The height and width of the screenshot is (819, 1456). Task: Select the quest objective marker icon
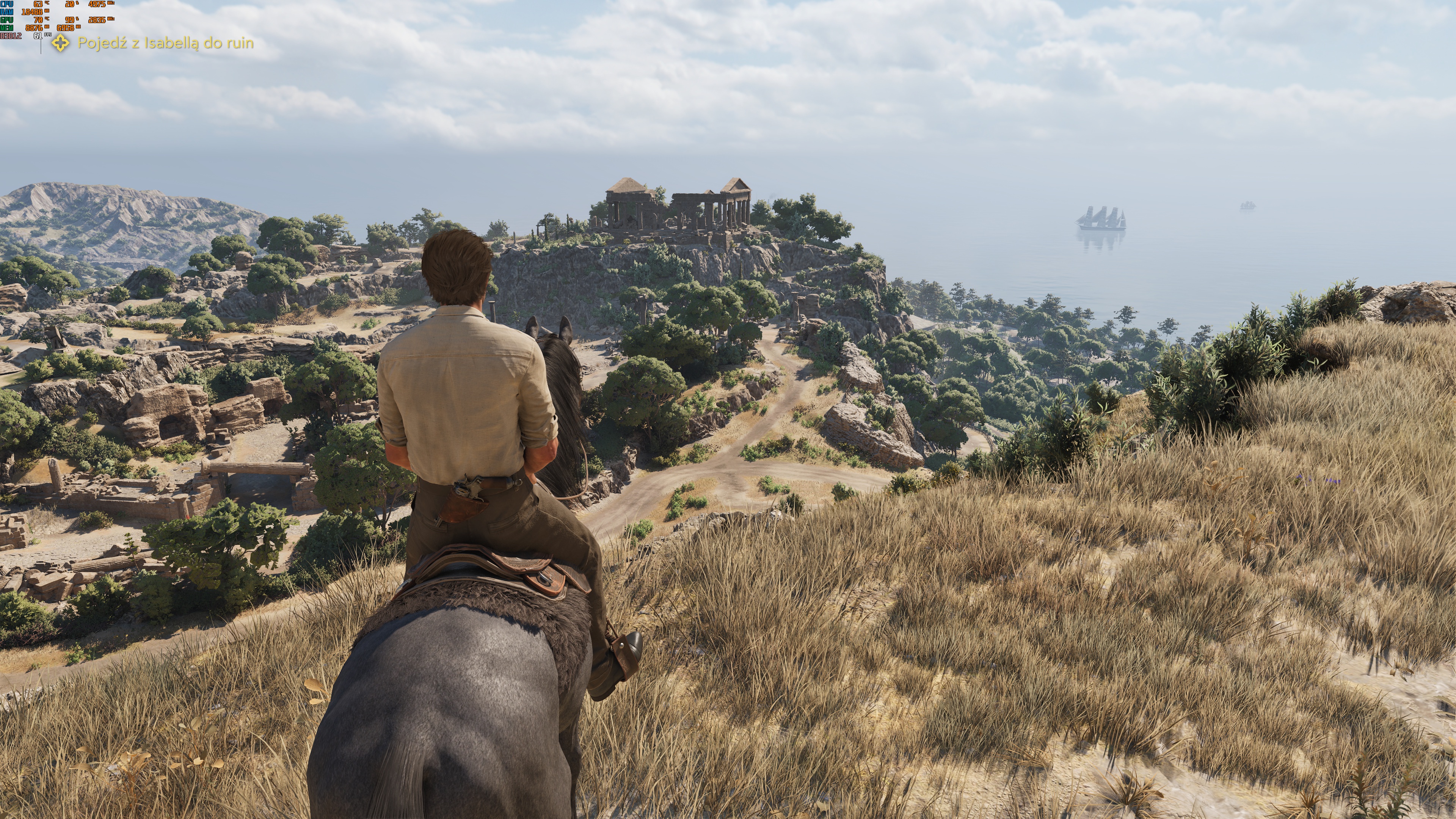click(x=61, y=43)
